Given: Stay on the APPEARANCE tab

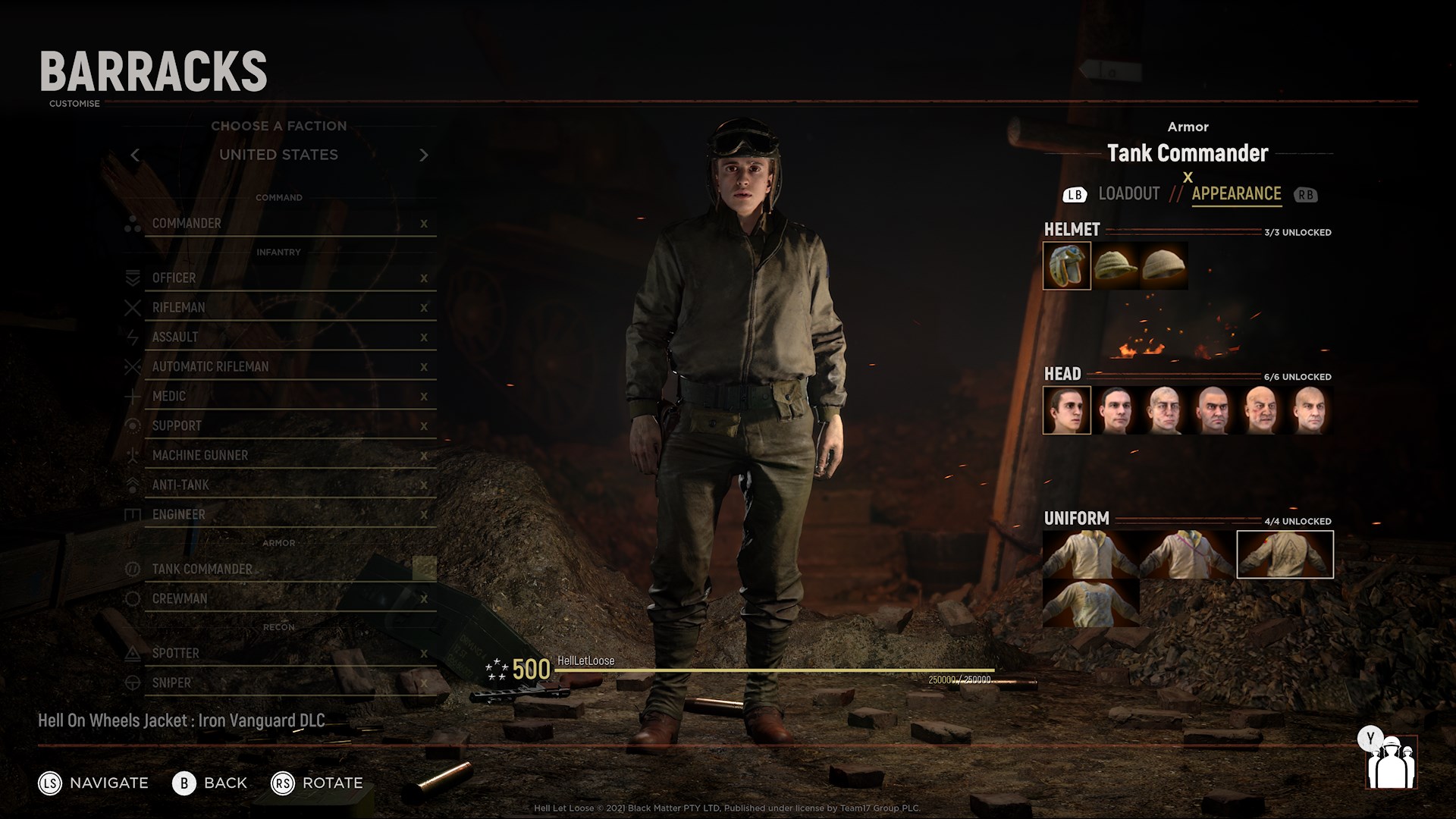Looking at the screenshot, I should point(1235,194).
